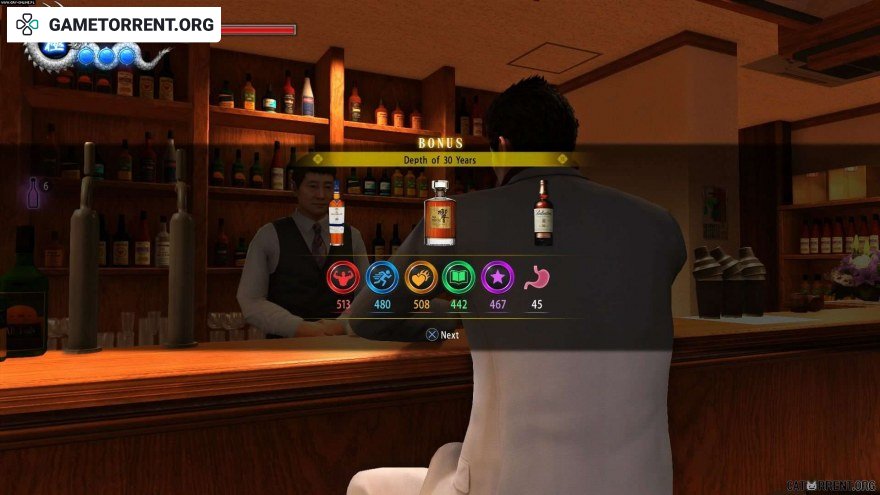This screenshot has width=880, height=495.
Task: Pick the tall whisky bottle beside the bartender
Action: pos(337,216)
